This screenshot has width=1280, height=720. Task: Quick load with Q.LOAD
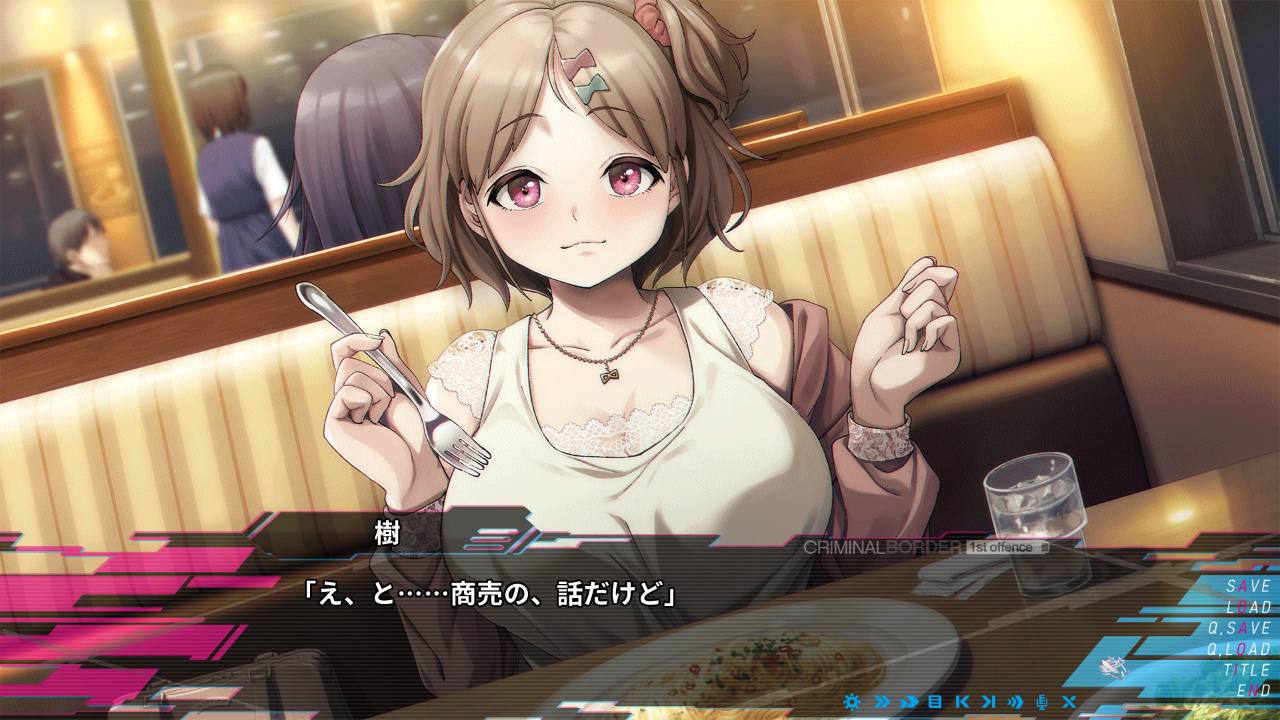coord(1239,649)
